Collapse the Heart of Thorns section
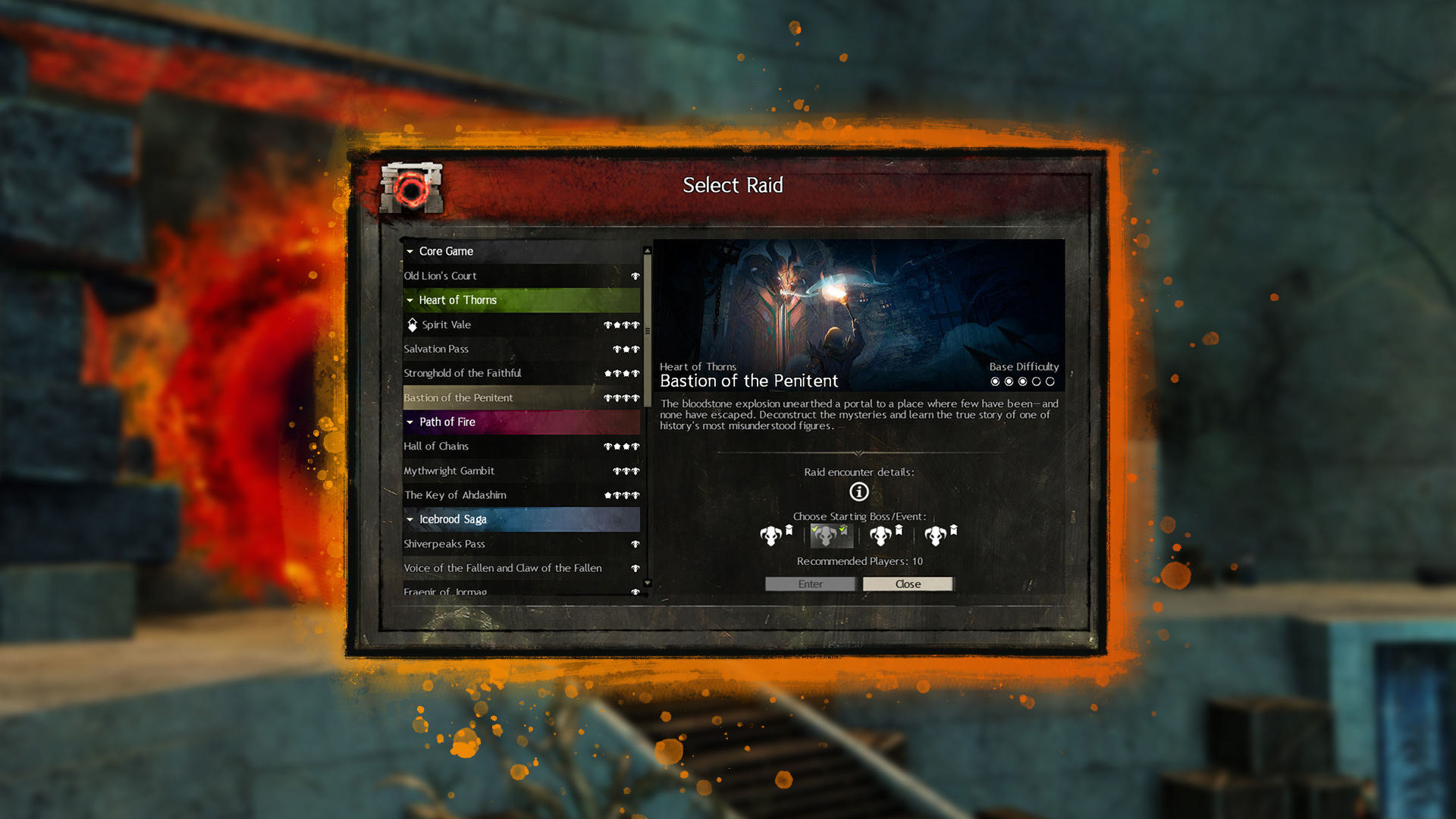The height and width of the screenshot is (819, 1456). coord(410,300)
